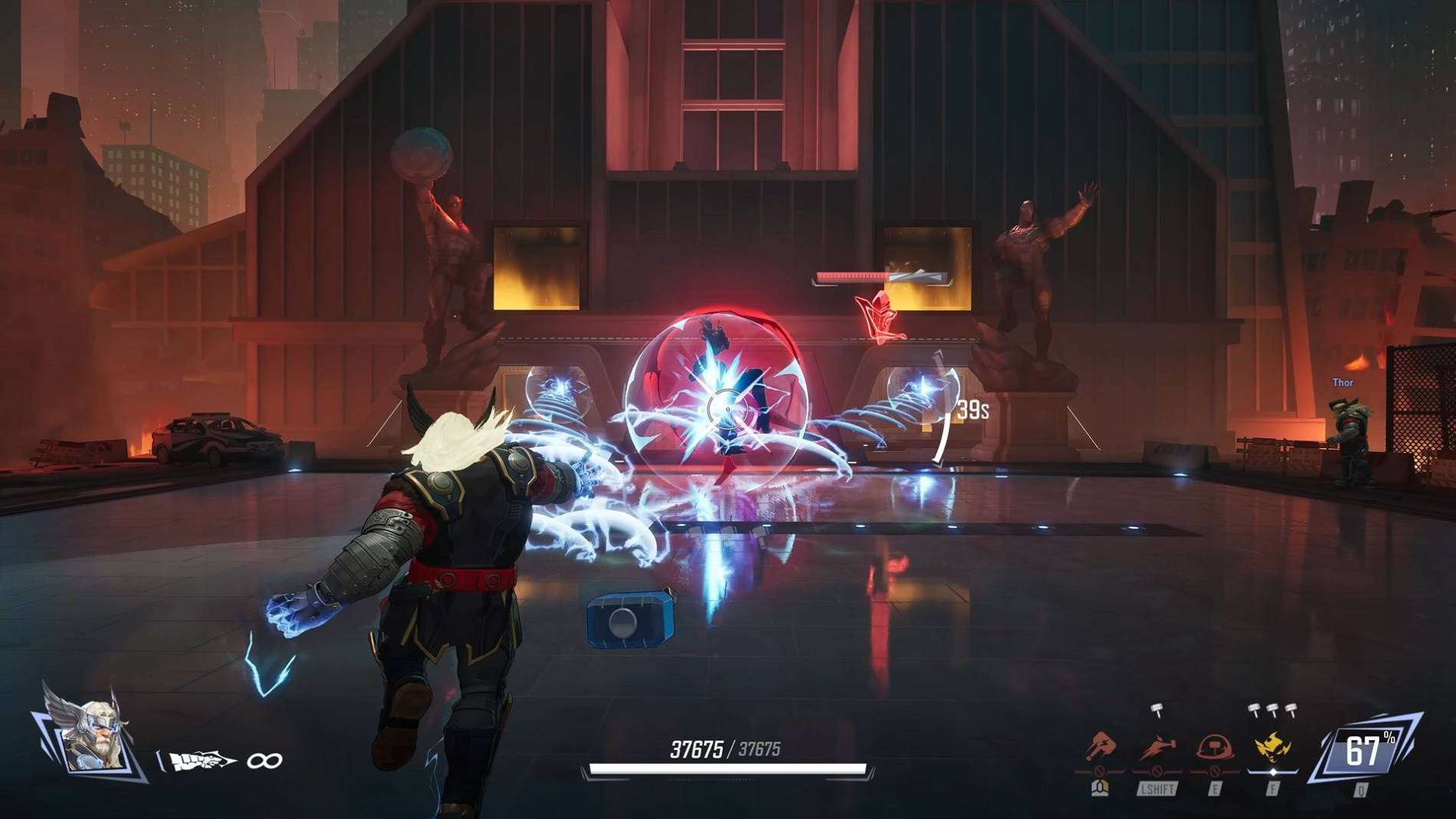Use the hammer dash ability icon
The height and width of the screenshot is (819, 1456).
pos(1157,747)
